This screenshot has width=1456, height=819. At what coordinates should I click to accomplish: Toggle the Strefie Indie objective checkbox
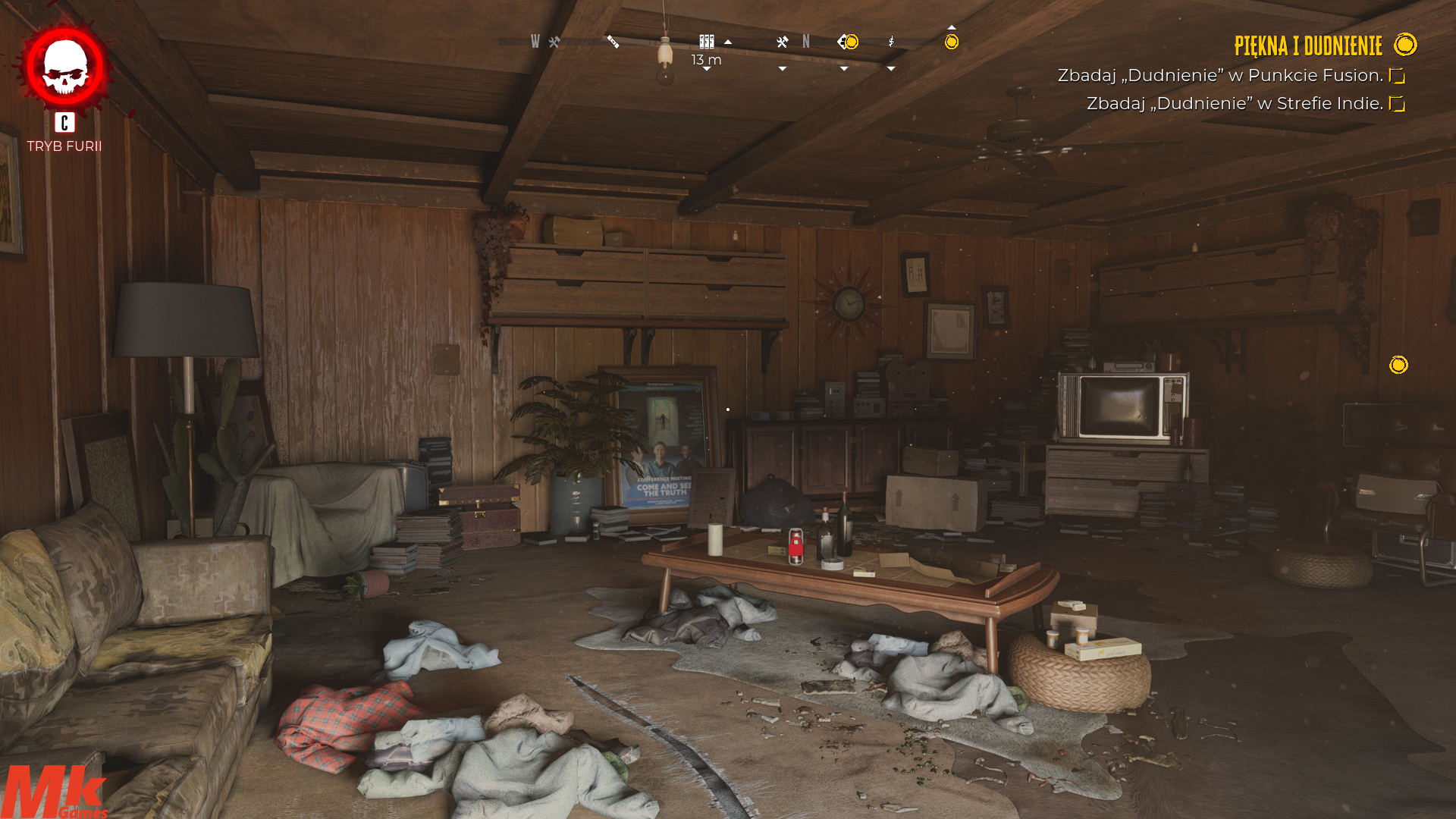click(1397, 104)
